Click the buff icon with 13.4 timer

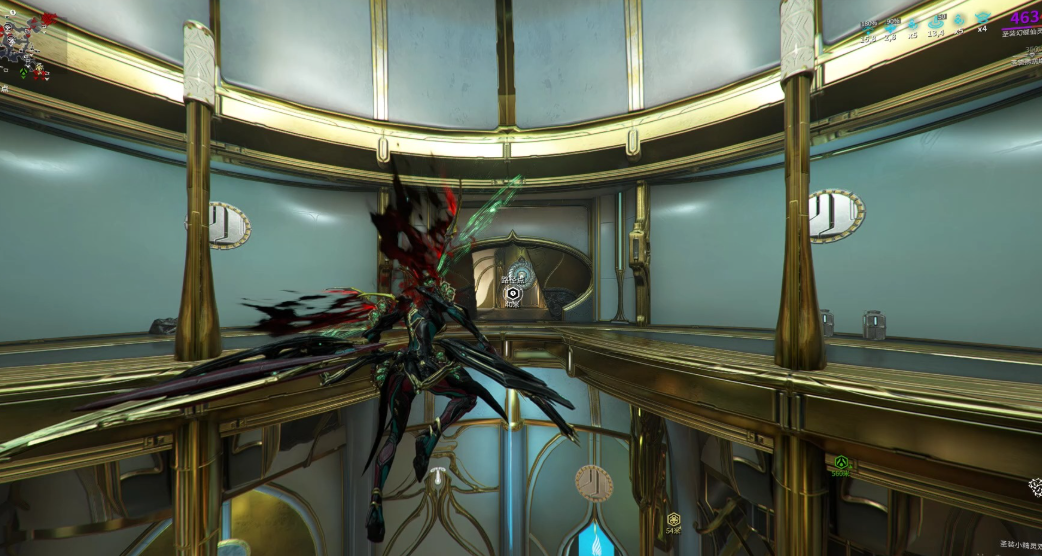tap(936, 21)
